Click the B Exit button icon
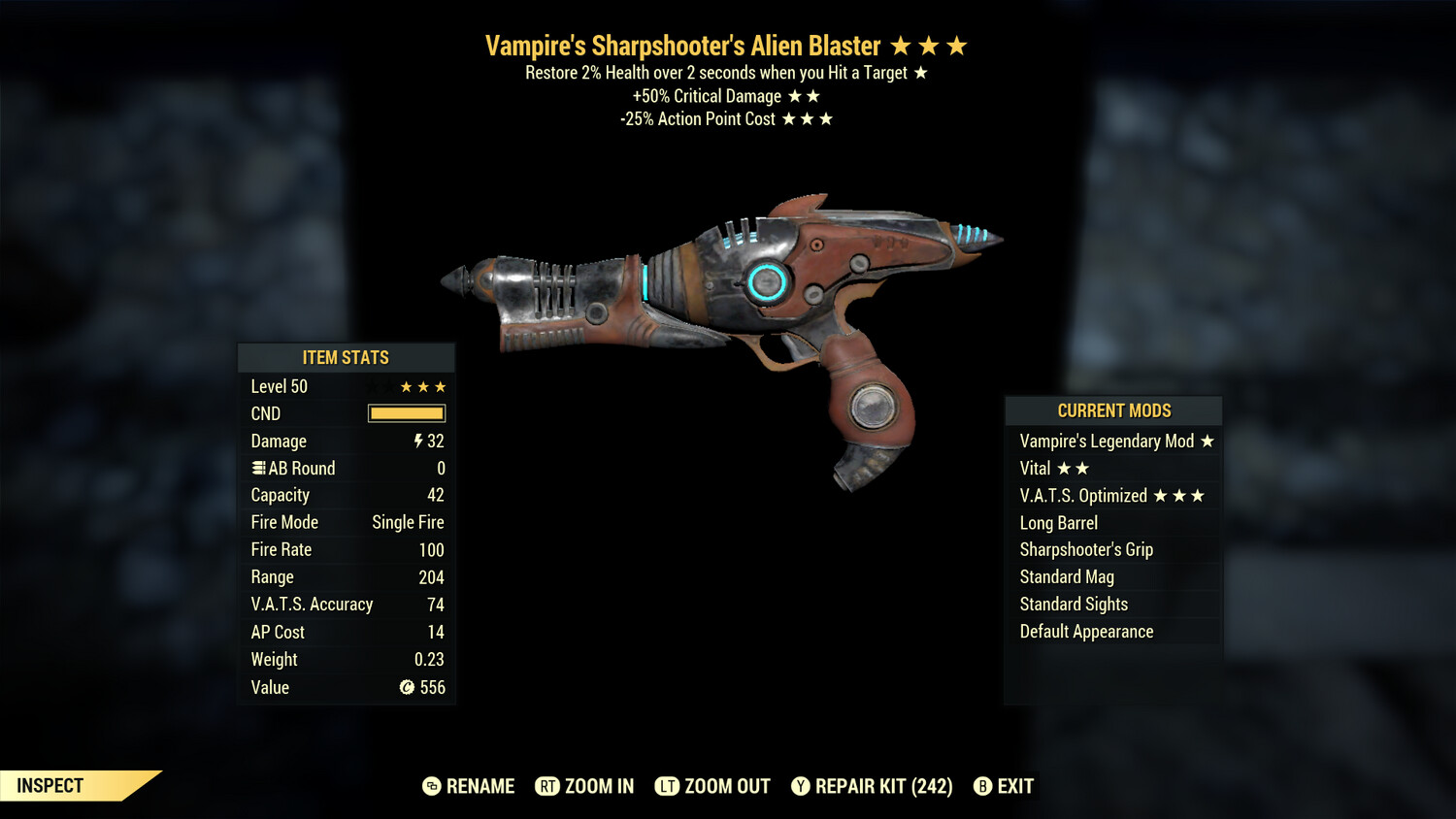Image resolution: width=1456 pixels, height=819 pixels. pos(982,787)
